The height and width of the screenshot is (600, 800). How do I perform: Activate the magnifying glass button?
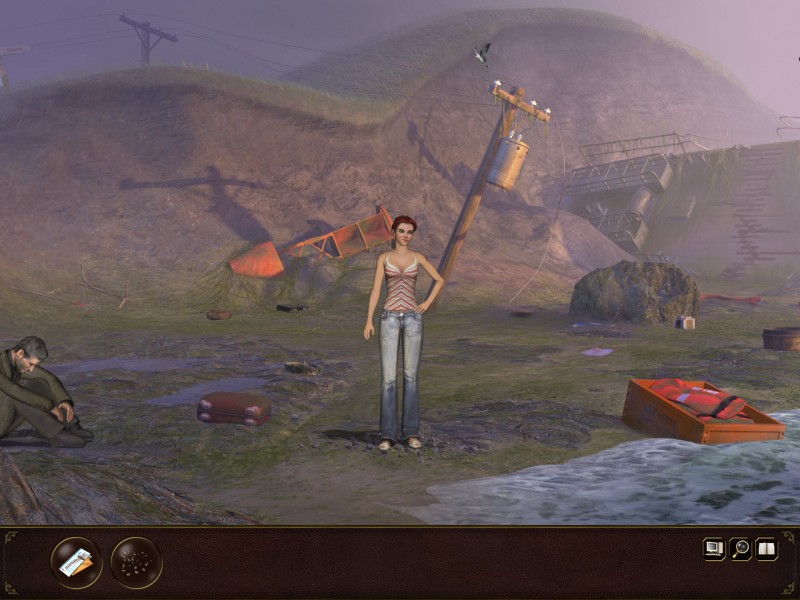click(740, 548)
